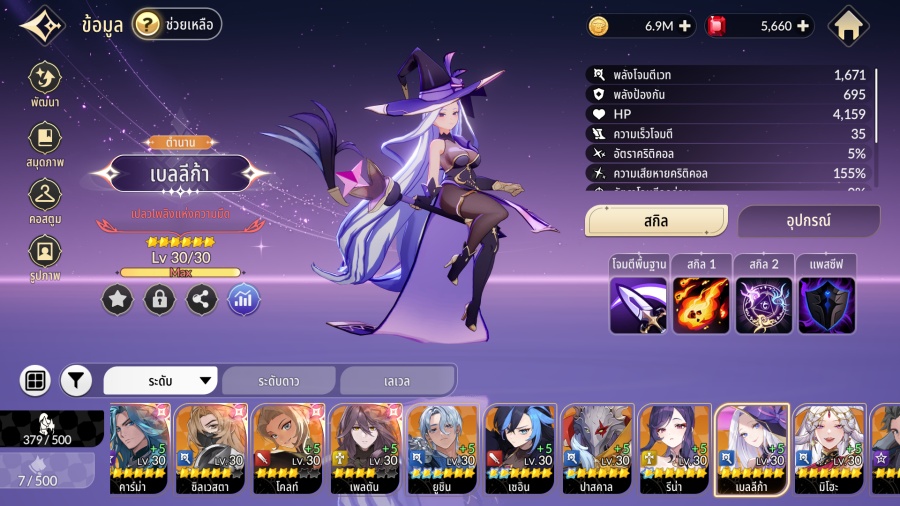Return to the home screen

pyautogui.click(x=850, y=26)
